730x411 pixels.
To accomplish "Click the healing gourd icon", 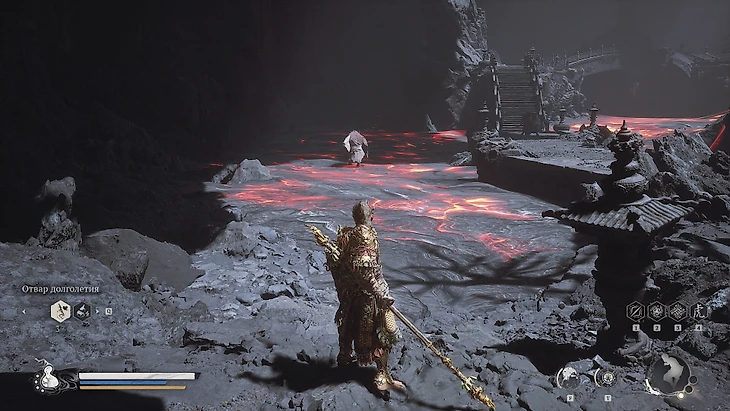I will point(46,378).
